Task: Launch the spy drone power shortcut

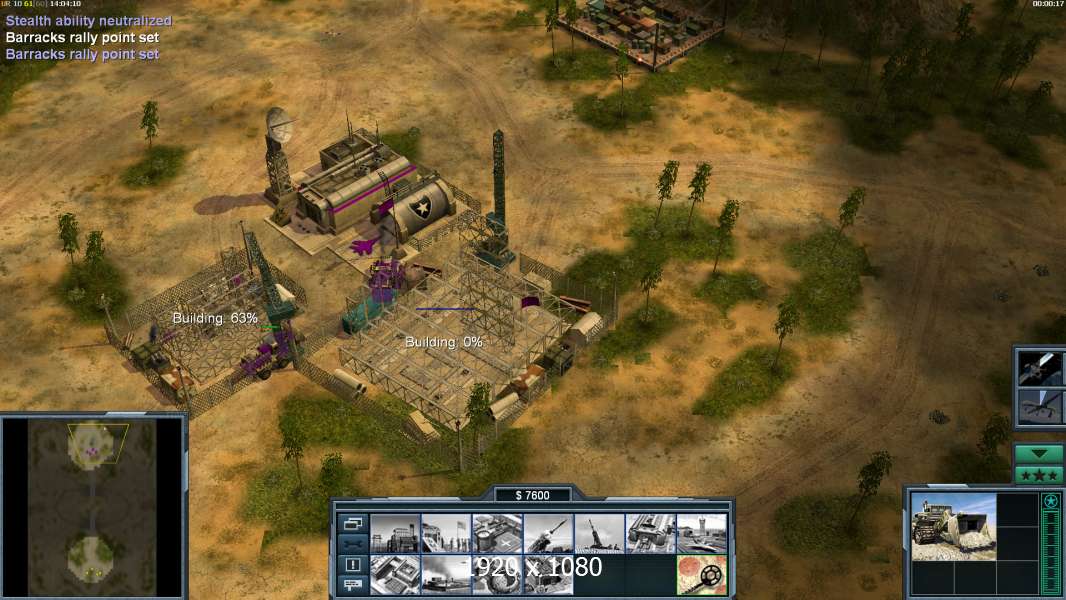Action: click(x=1039, y=407)
